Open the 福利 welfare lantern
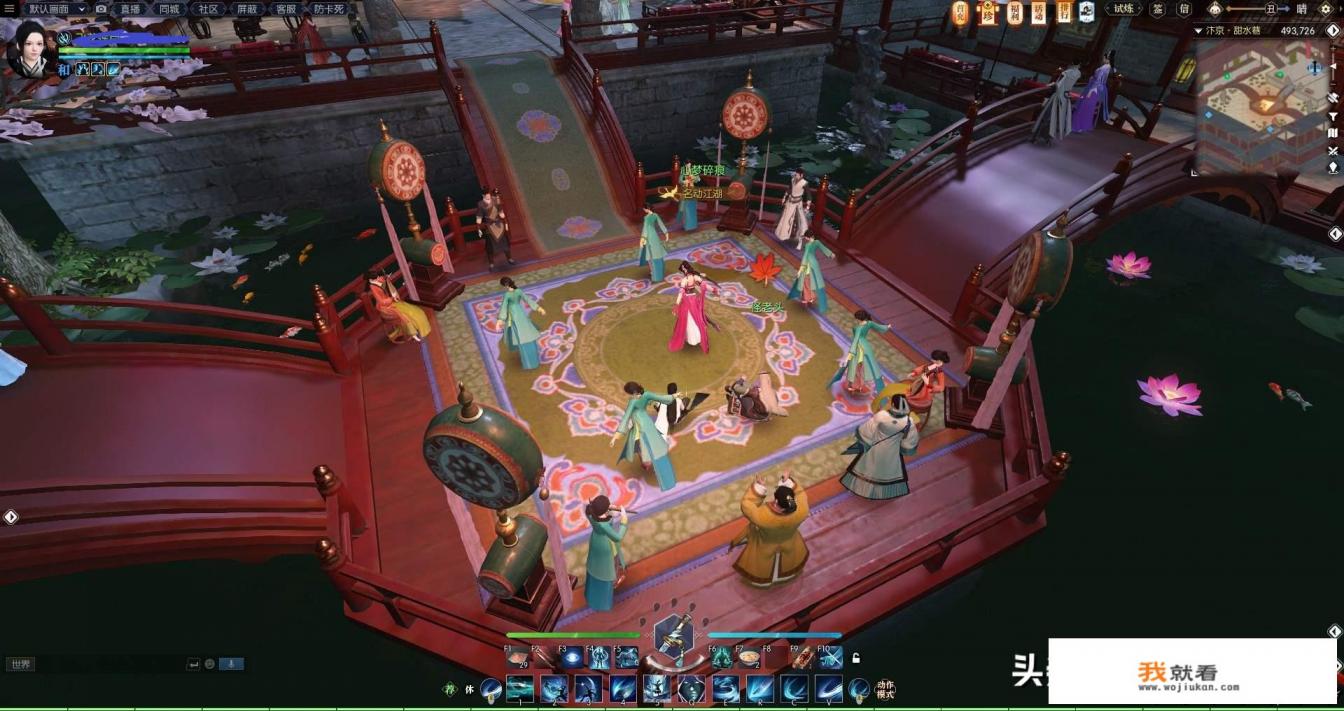Screen dimensions: 1344x711 (1013, 11)
